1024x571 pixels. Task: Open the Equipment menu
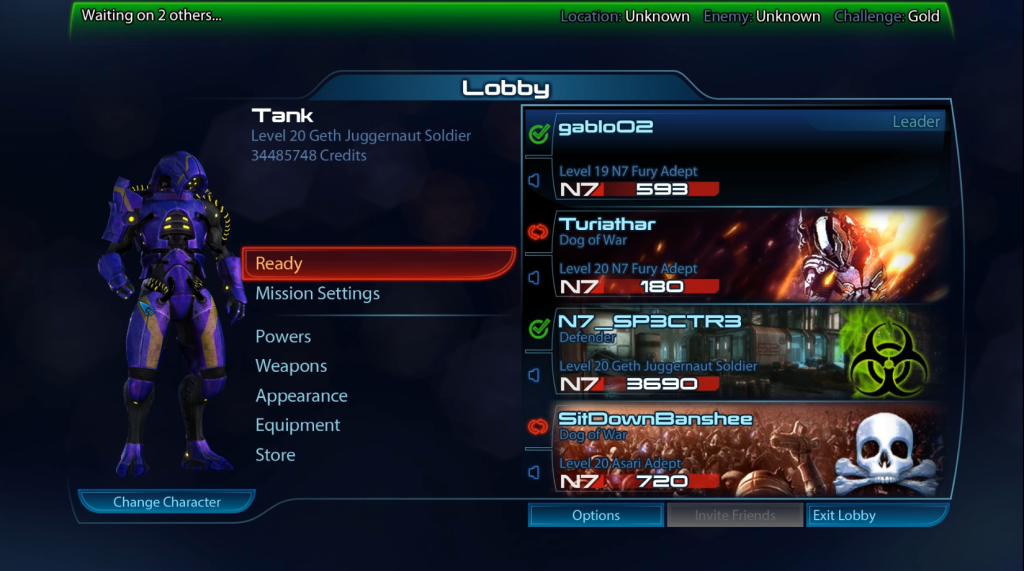pos(298,425)
